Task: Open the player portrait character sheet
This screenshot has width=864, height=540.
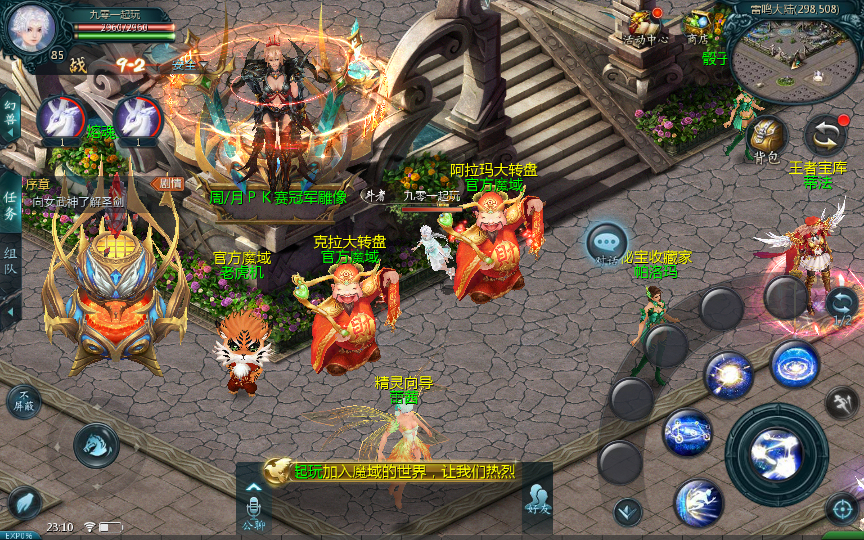Action: click(x=28, y=28)
